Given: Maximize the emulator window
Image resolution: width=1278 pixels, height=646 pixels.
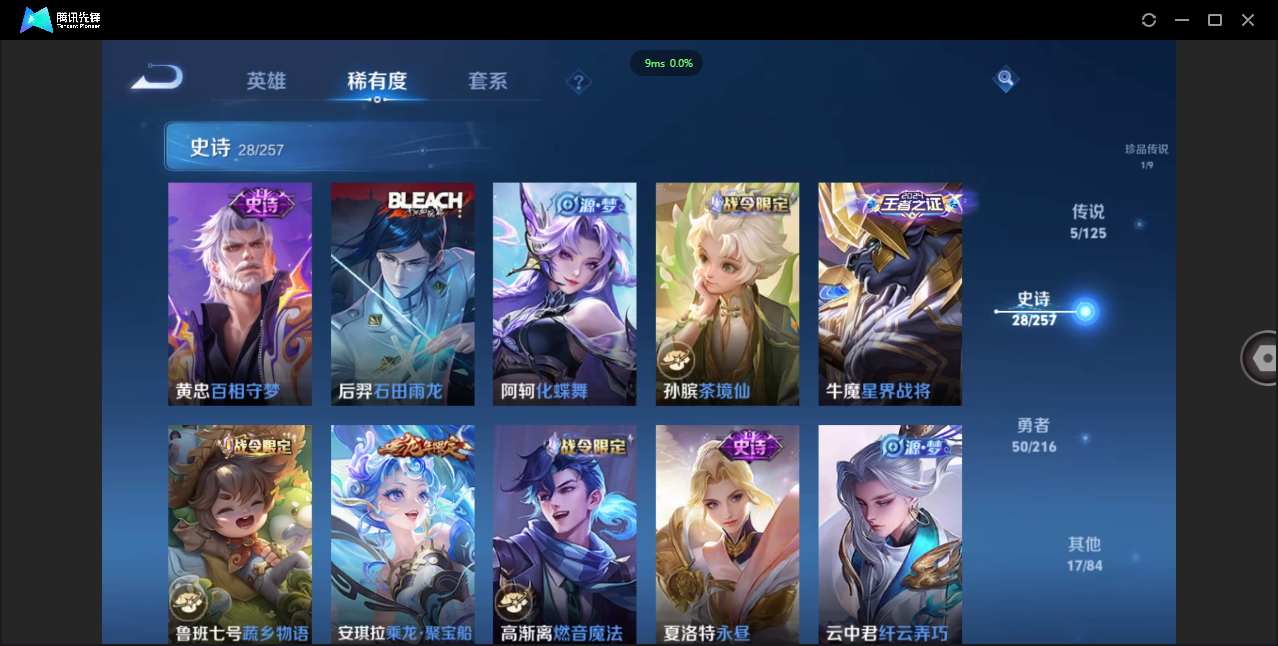Looking at the screenshot, I should click(1215, 20).
